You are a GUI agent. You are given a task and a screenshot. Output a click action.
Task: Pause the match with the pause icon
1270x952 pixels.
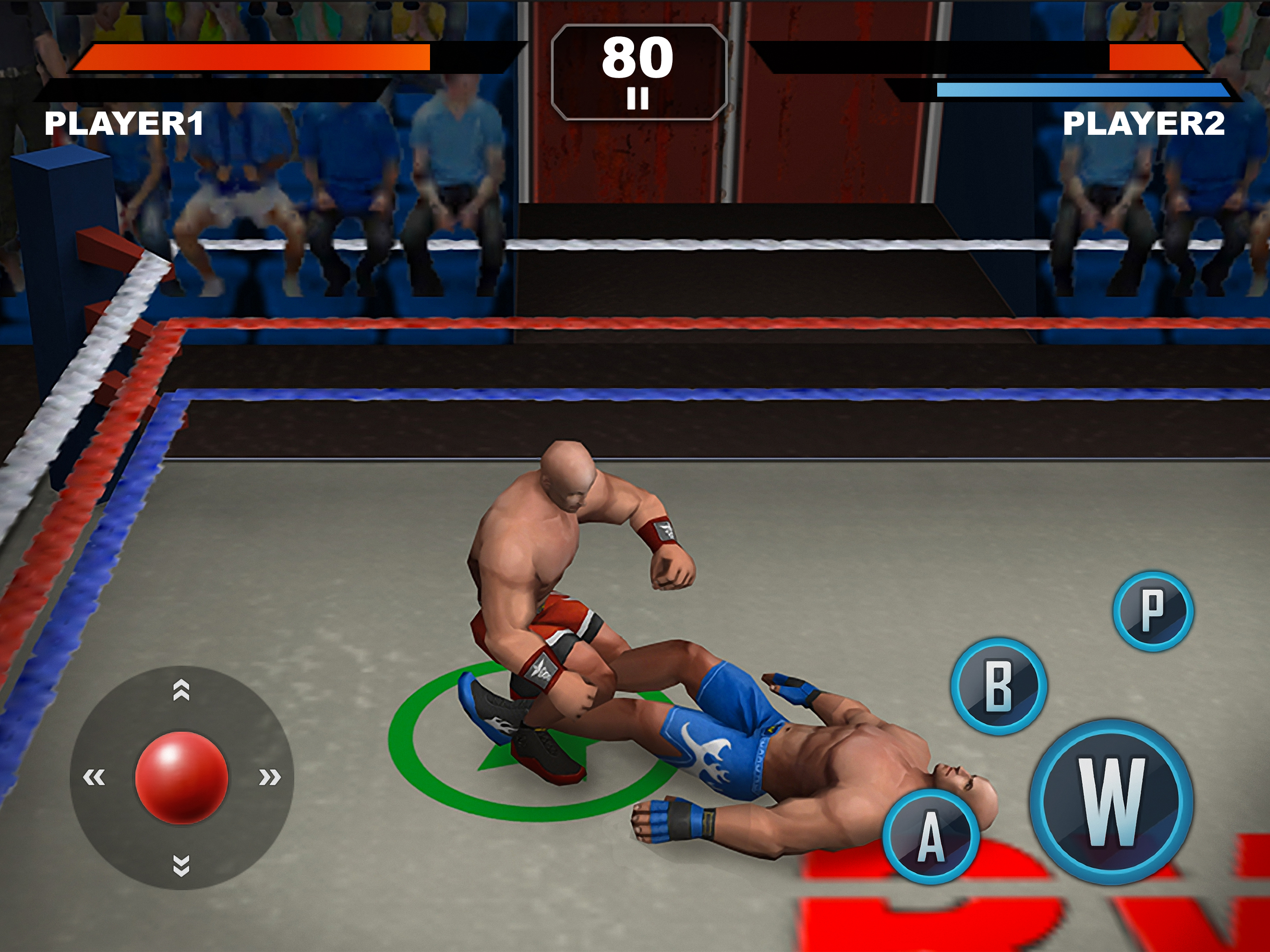click(x=637, y=99)
